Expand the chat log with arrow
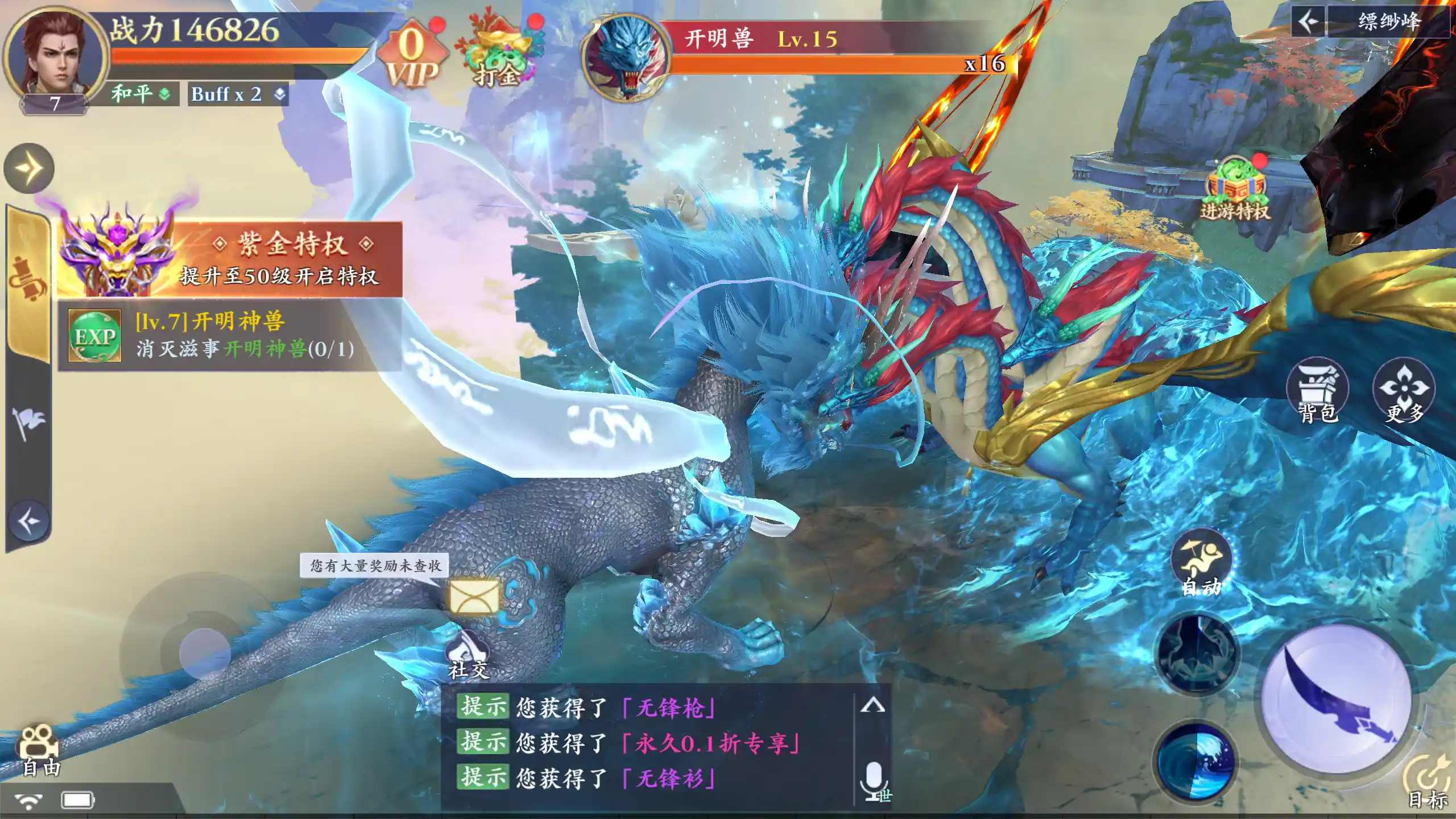This screenshot has width=1456, height=819. [x=872, y=706]
